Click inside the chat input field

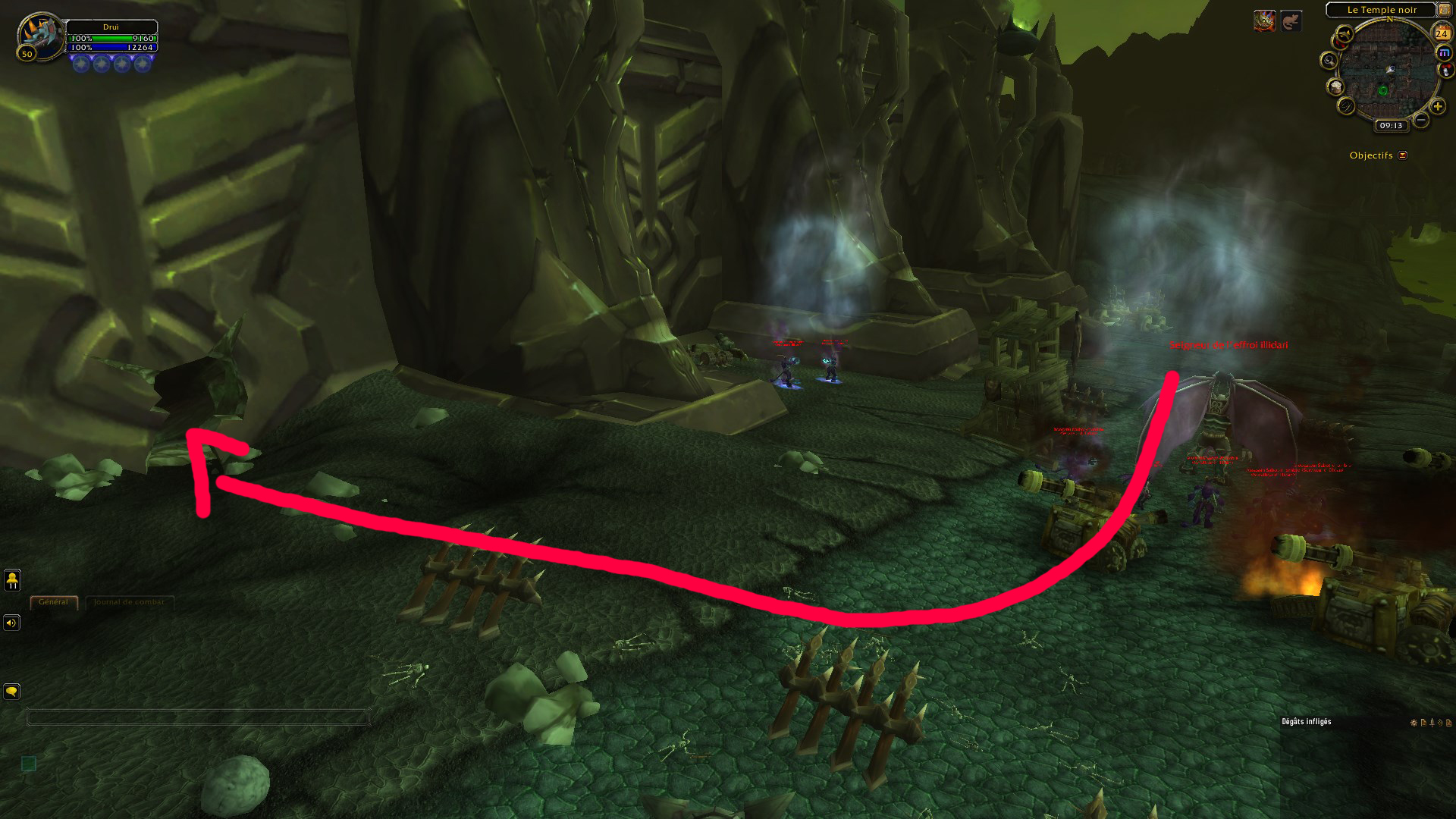[197, 715]
